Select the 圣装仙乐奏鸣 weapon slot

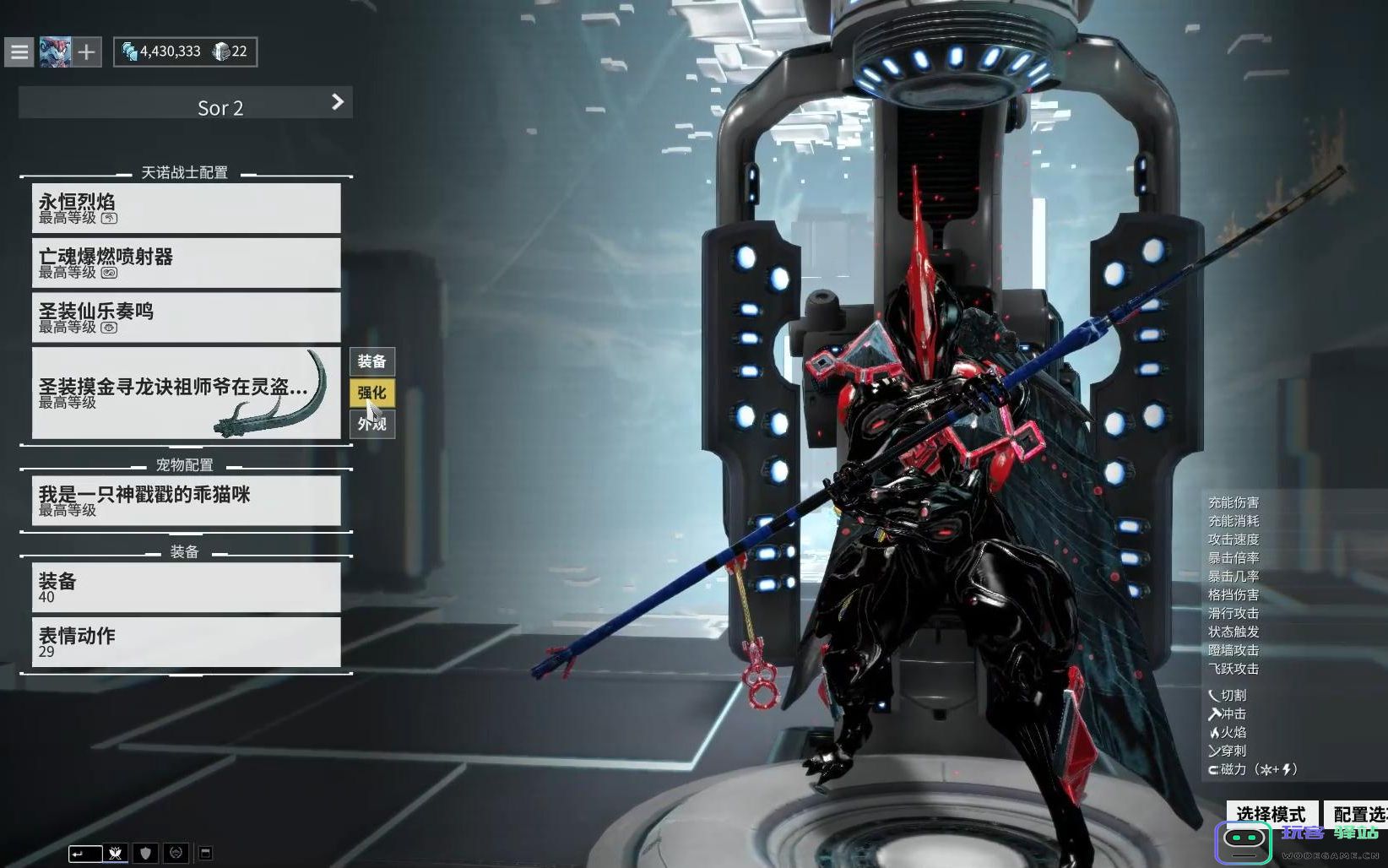[186, 317]
